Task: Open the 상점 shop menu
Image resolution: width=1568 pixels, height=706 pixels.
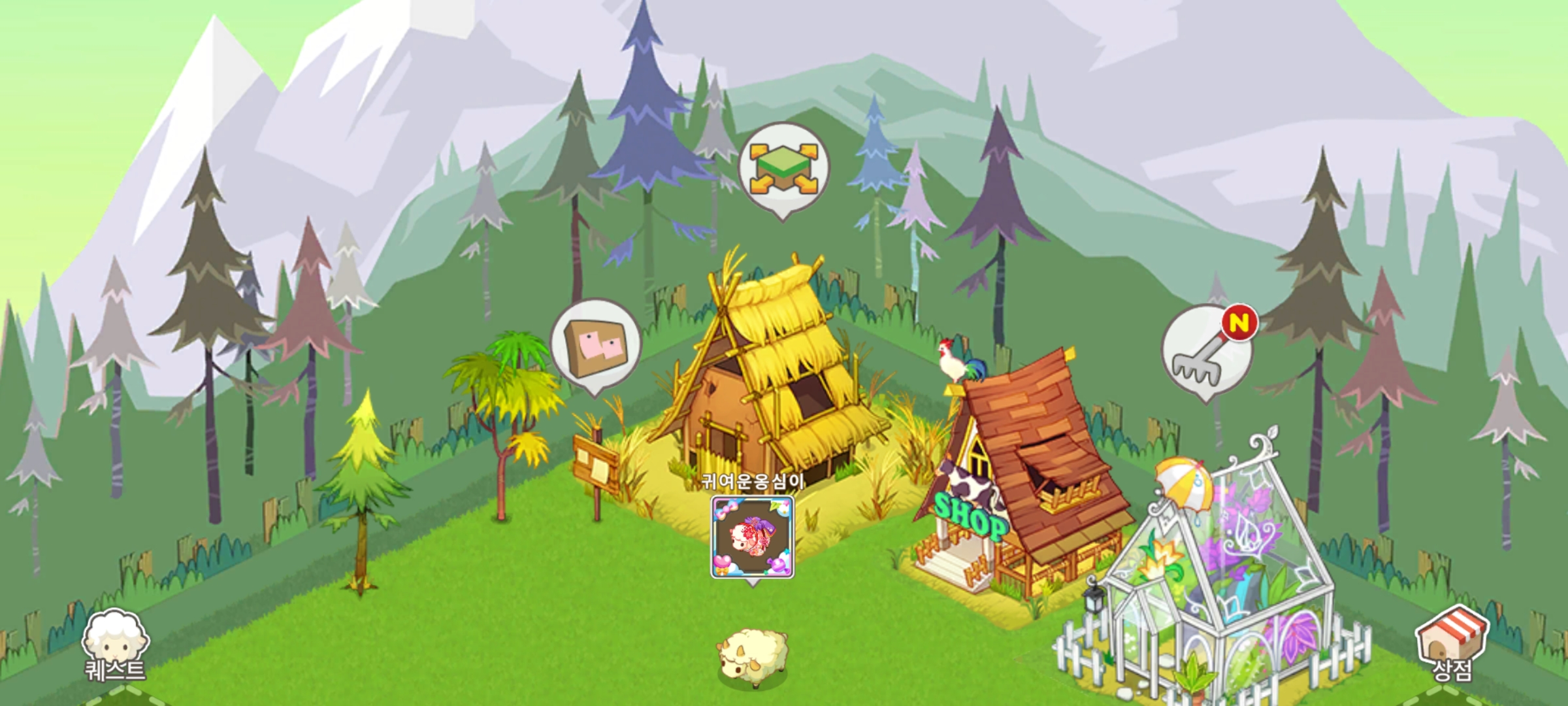Action: tap(1451, 643)
